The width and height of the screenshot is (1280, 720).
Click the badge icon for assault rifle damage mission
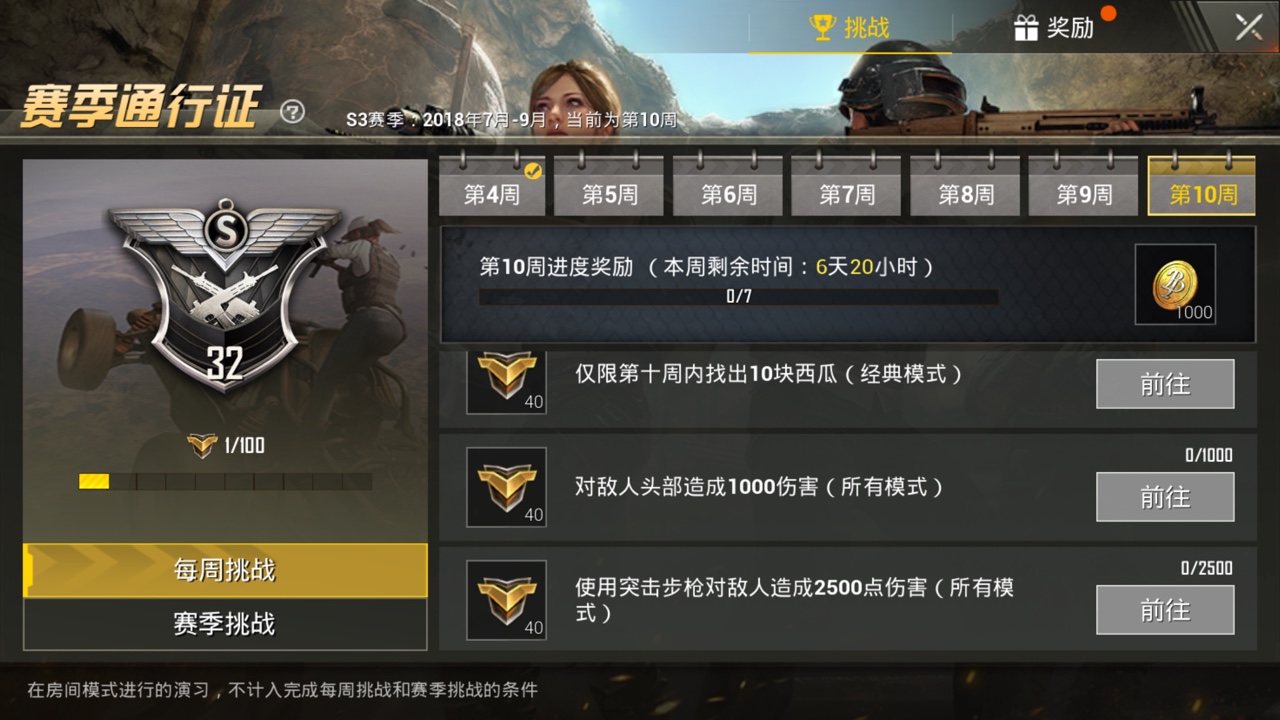pos(505,601)
